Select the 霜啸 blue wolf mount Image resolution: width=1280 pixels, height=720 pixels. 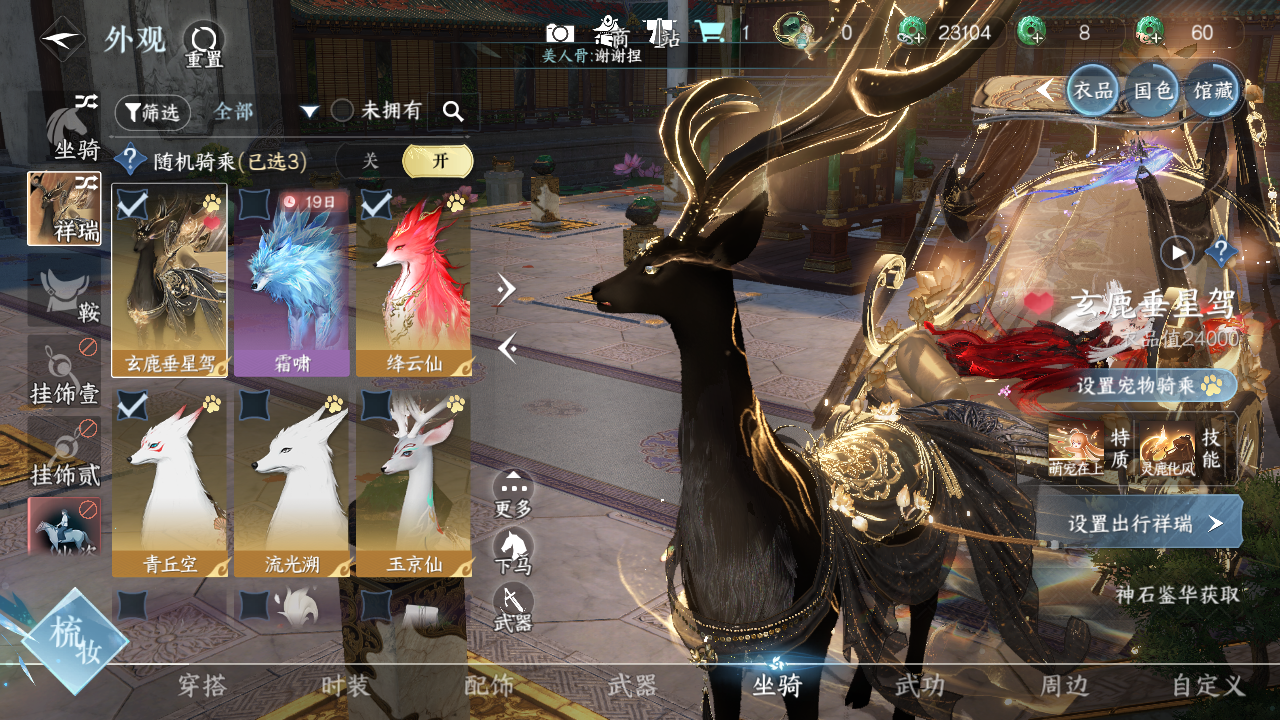(292, 281)
